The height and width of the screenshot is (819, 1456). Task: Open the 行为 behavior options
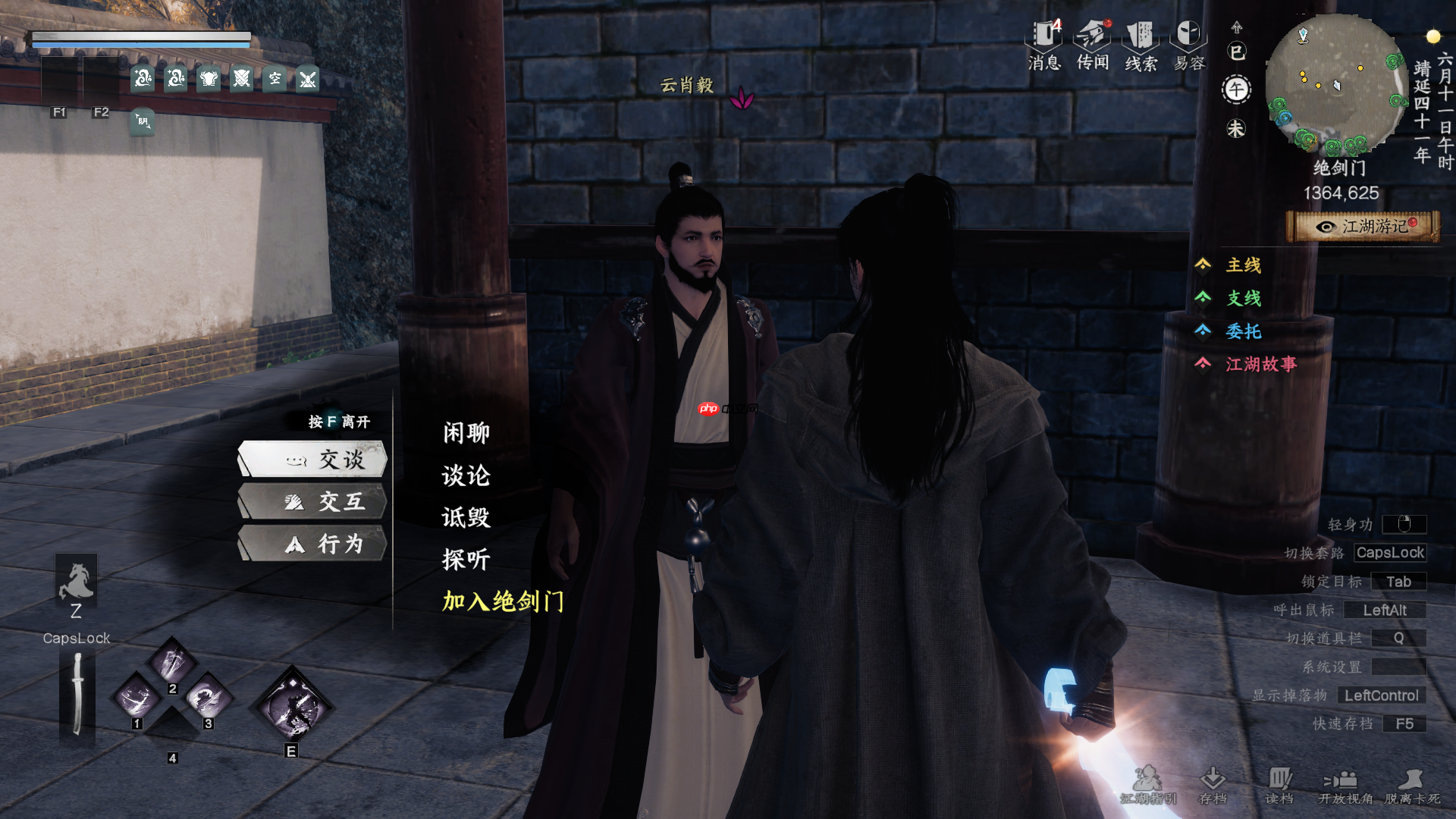click(x=313, y=544)
